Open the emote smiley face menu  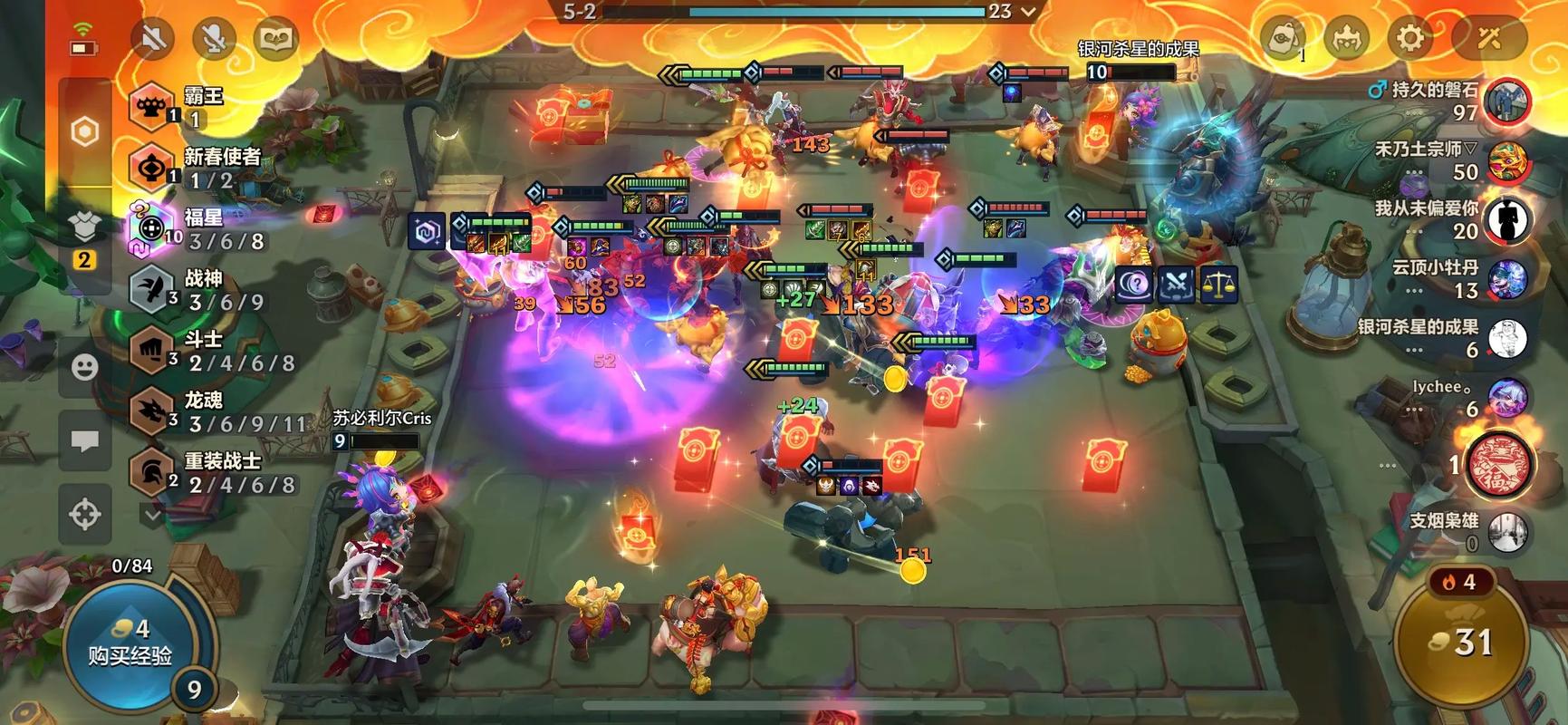[x=85, y=367]
